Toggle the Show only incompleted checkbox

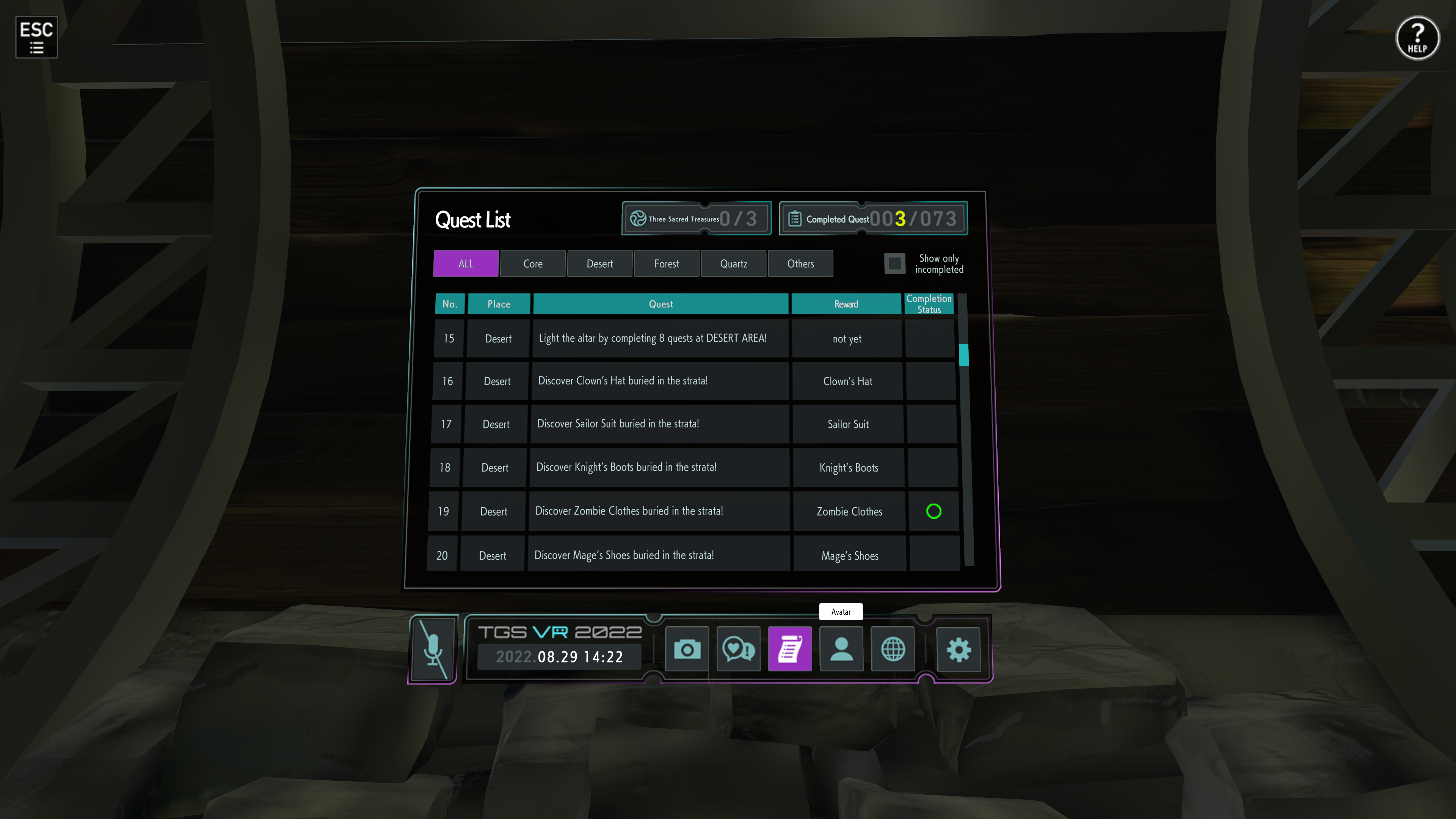click(x=894, y=264)
